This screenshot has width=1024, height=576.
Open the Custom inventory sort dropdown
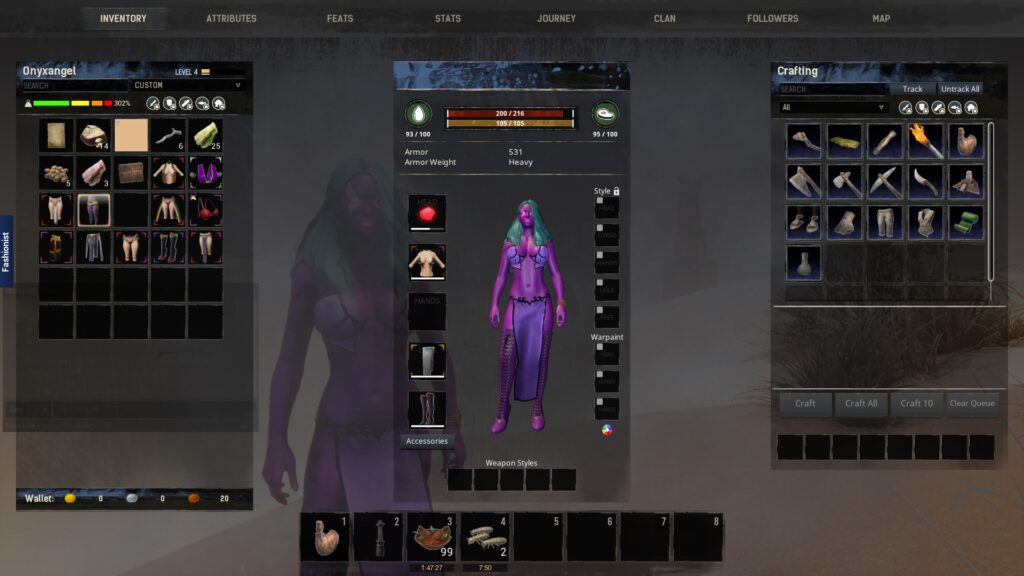pos(189,85)
